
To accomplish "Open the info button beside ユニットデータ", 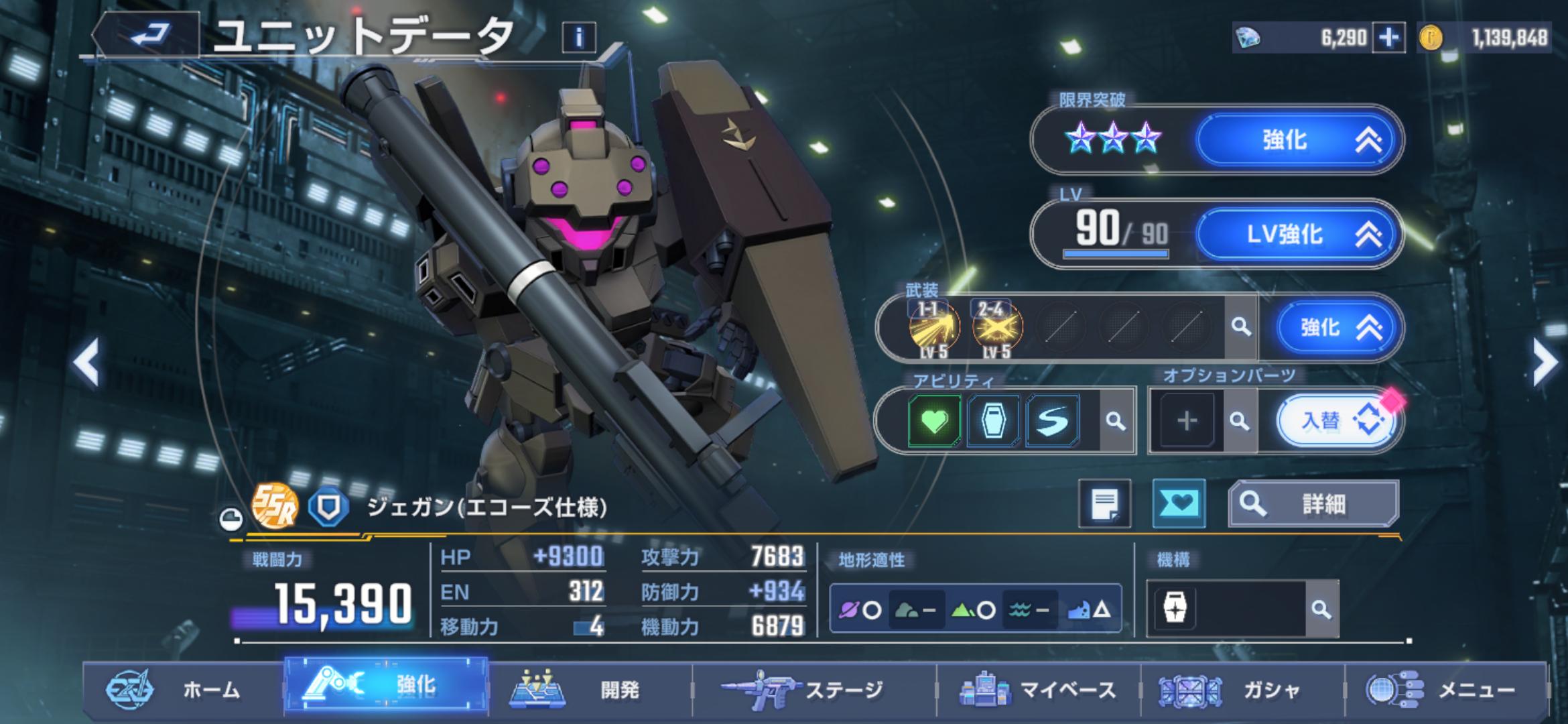I will 579,38.
